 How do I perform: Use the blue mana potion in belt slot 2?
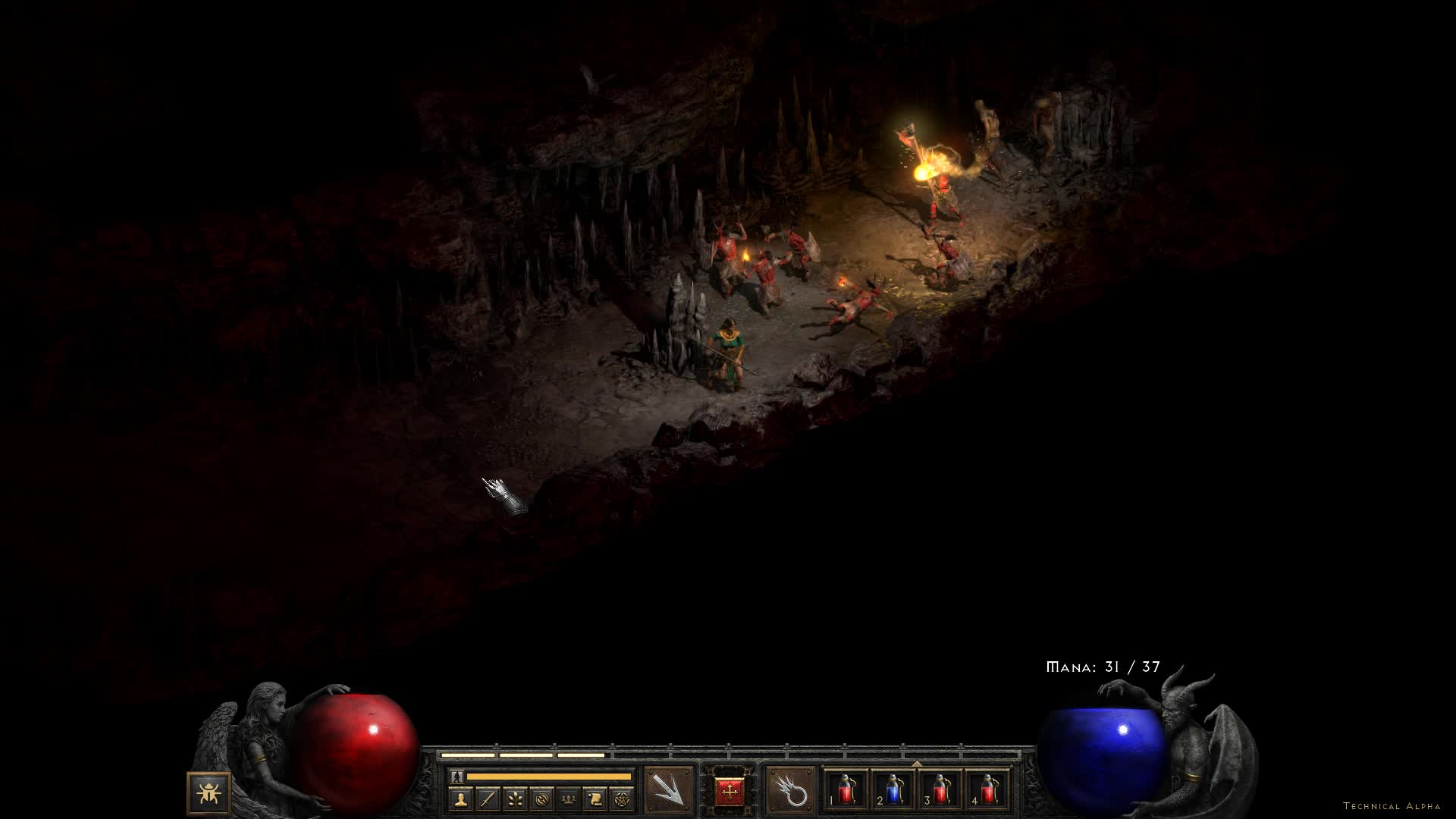tap(893, 790)
